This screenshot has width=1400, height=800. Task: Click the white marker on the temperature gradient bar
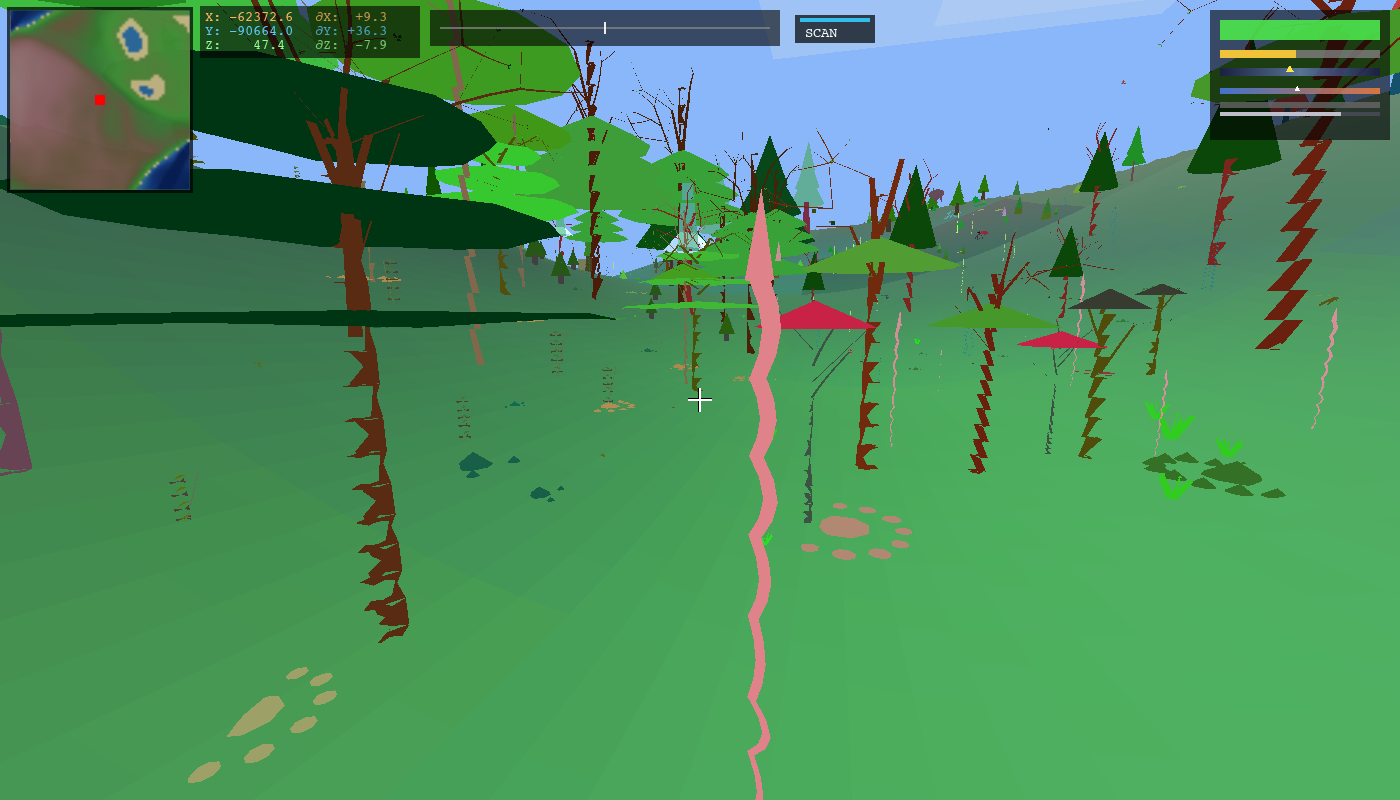tap(1297, 89)
